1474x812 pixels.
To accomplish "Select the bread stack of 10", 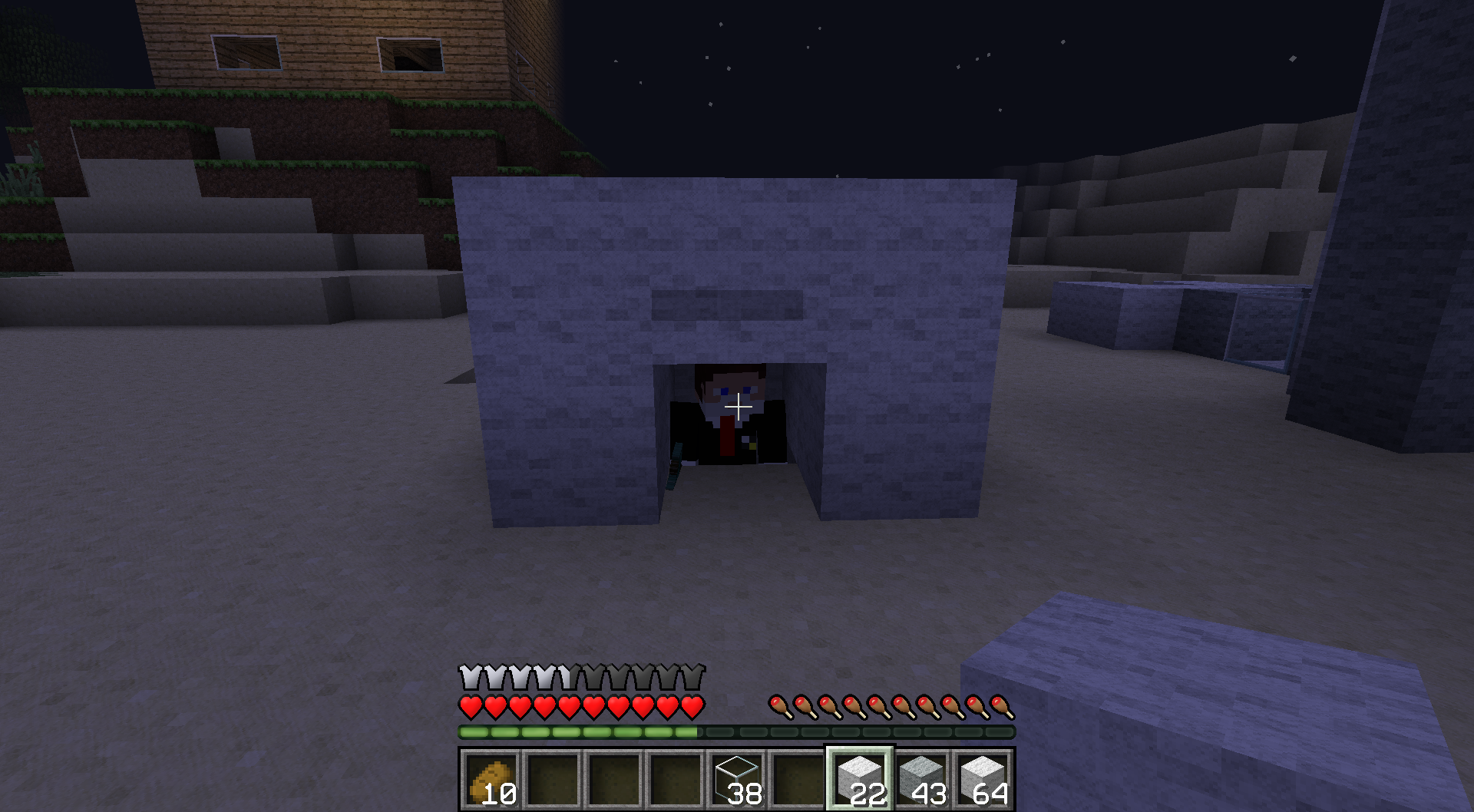I will click(x=491, y=779).
